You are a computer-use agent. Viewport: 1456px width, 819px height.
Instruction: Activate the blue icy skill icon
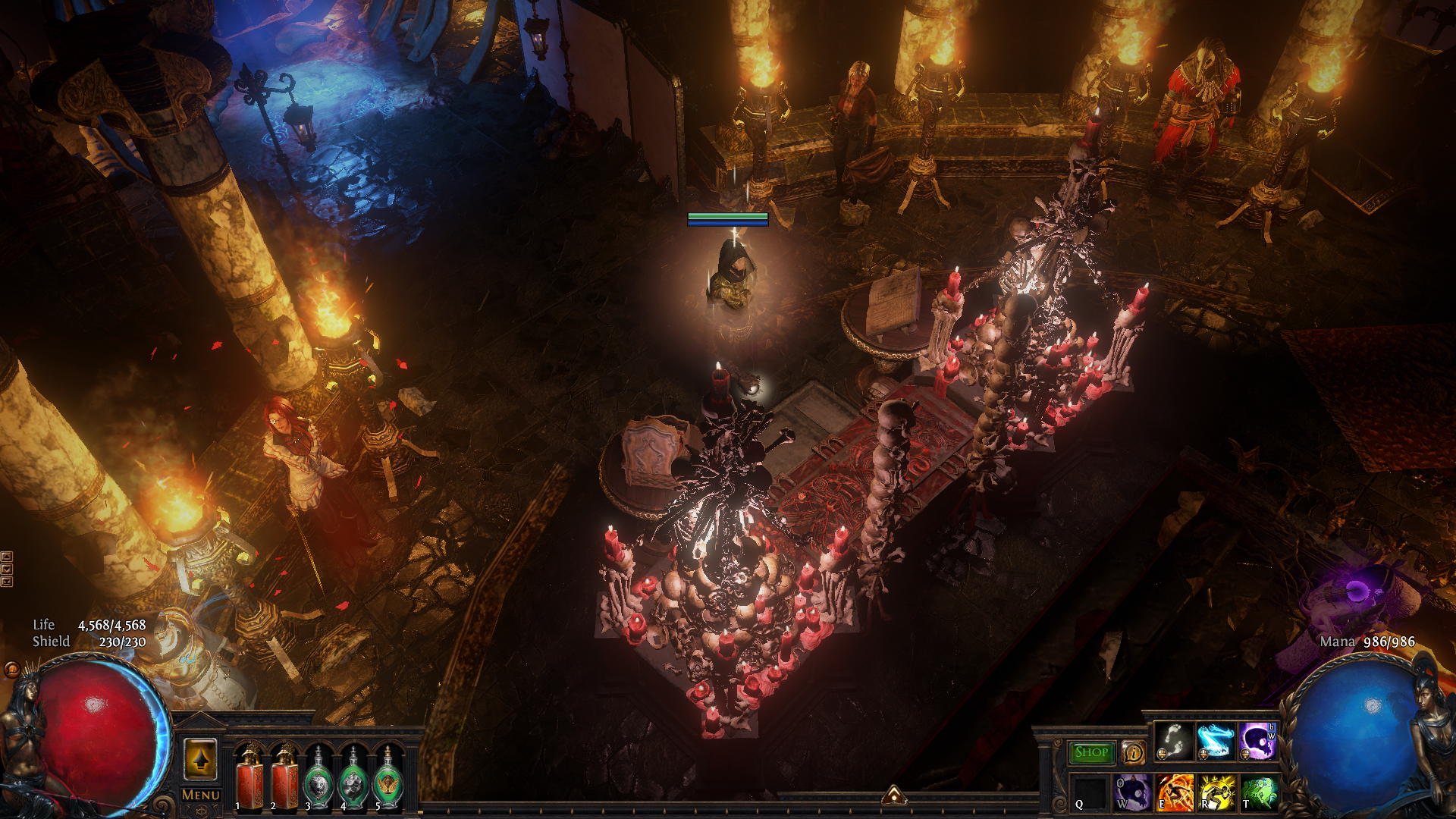[1216, 741]
